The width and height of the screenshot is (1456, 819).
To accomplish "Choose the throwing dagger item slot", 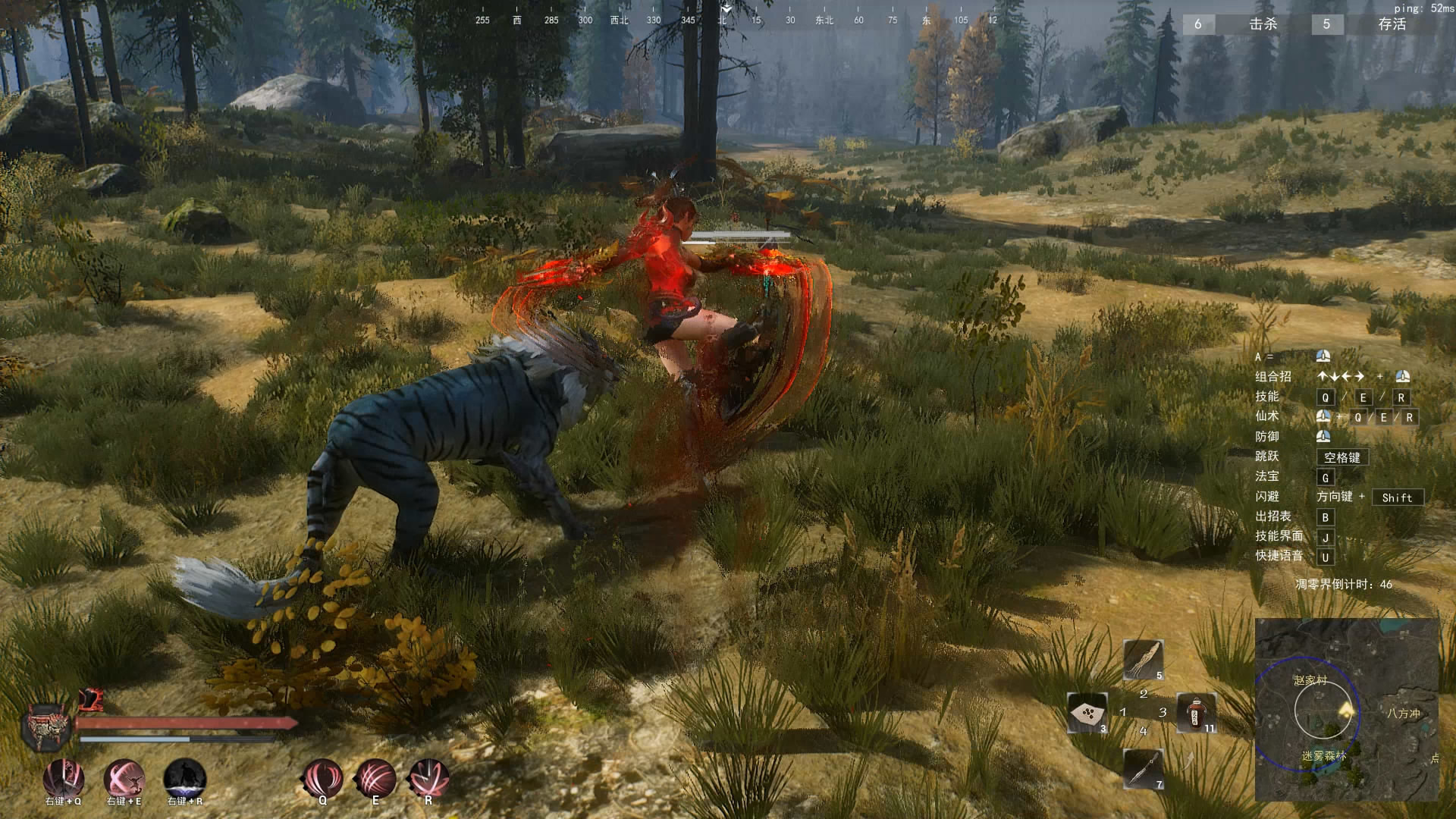I will [x=1143, y=768].
